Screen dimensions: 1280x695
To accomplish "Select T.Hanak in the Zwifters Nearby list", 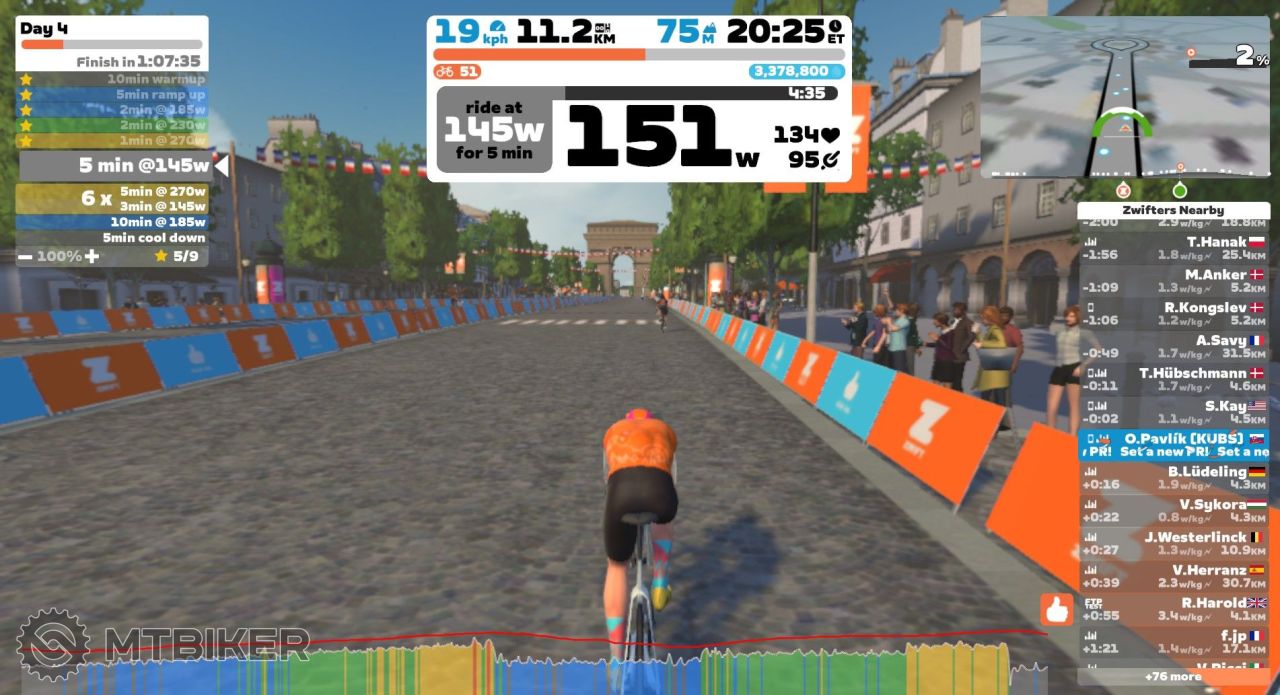I will tap(1173, 248).
